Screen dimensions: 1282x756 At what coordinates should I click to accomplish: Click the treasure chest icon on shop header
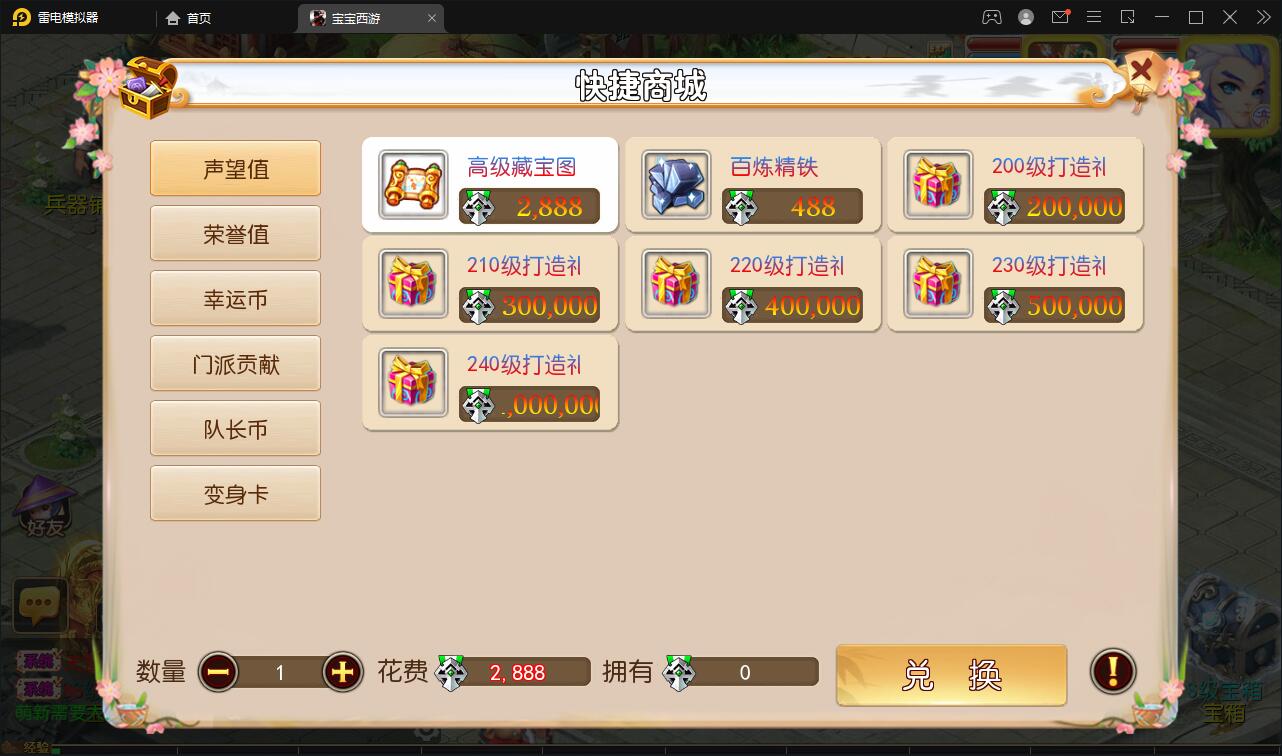tap(143, 88)
